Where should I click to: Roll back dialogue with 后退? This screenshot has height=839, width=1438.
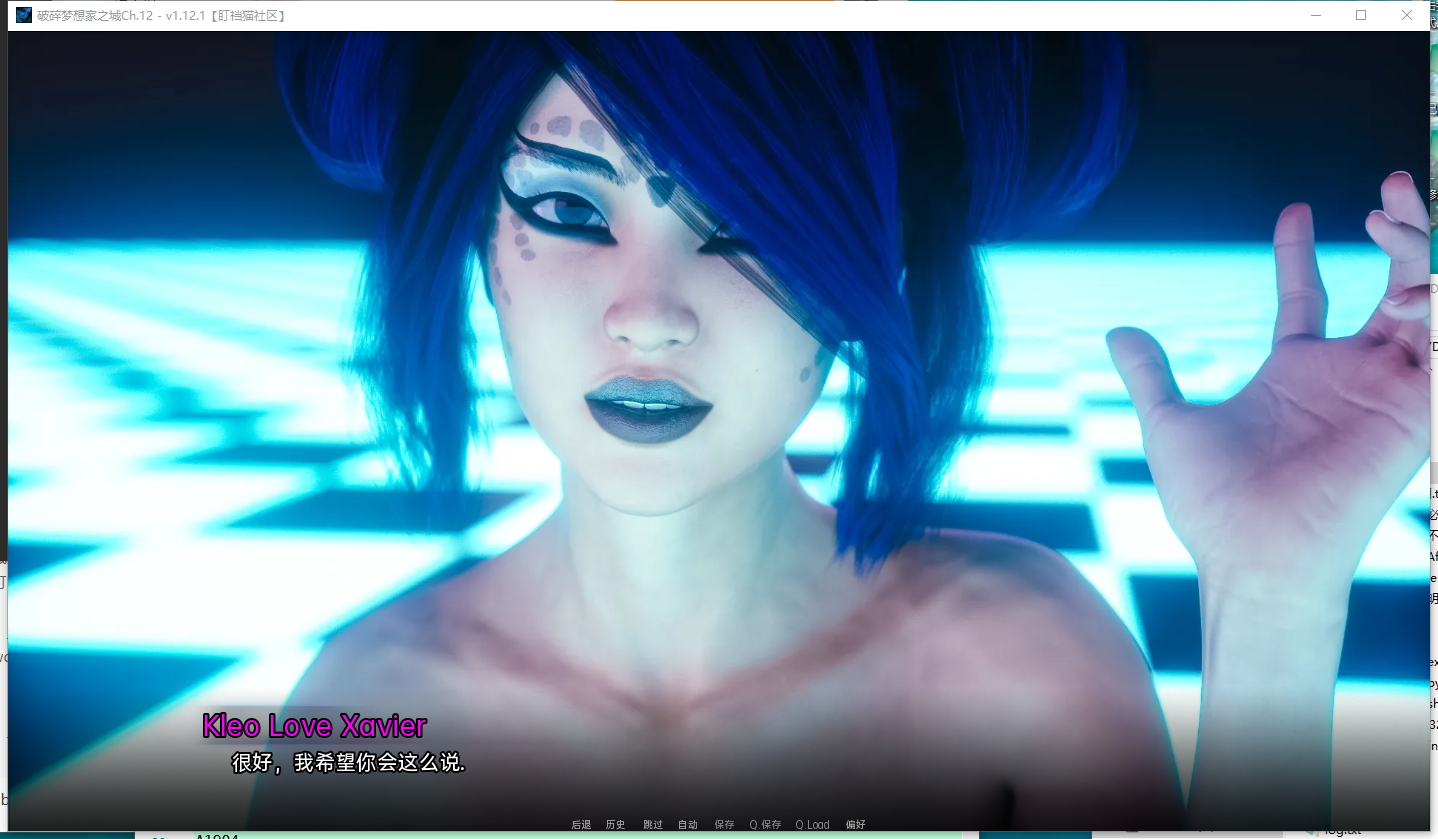(x=580, y=824)
